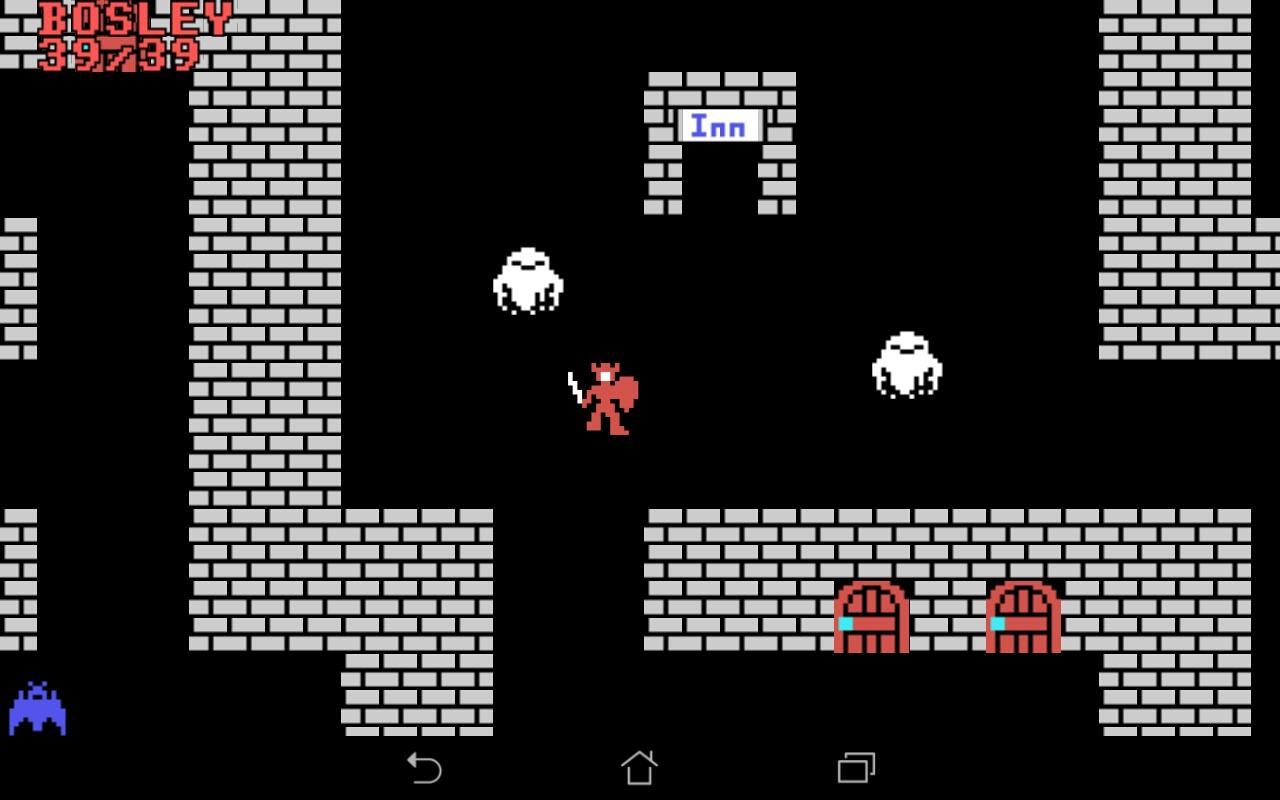Click the Inn signboard
The image size is (1280, 800).
click(718, 125)
